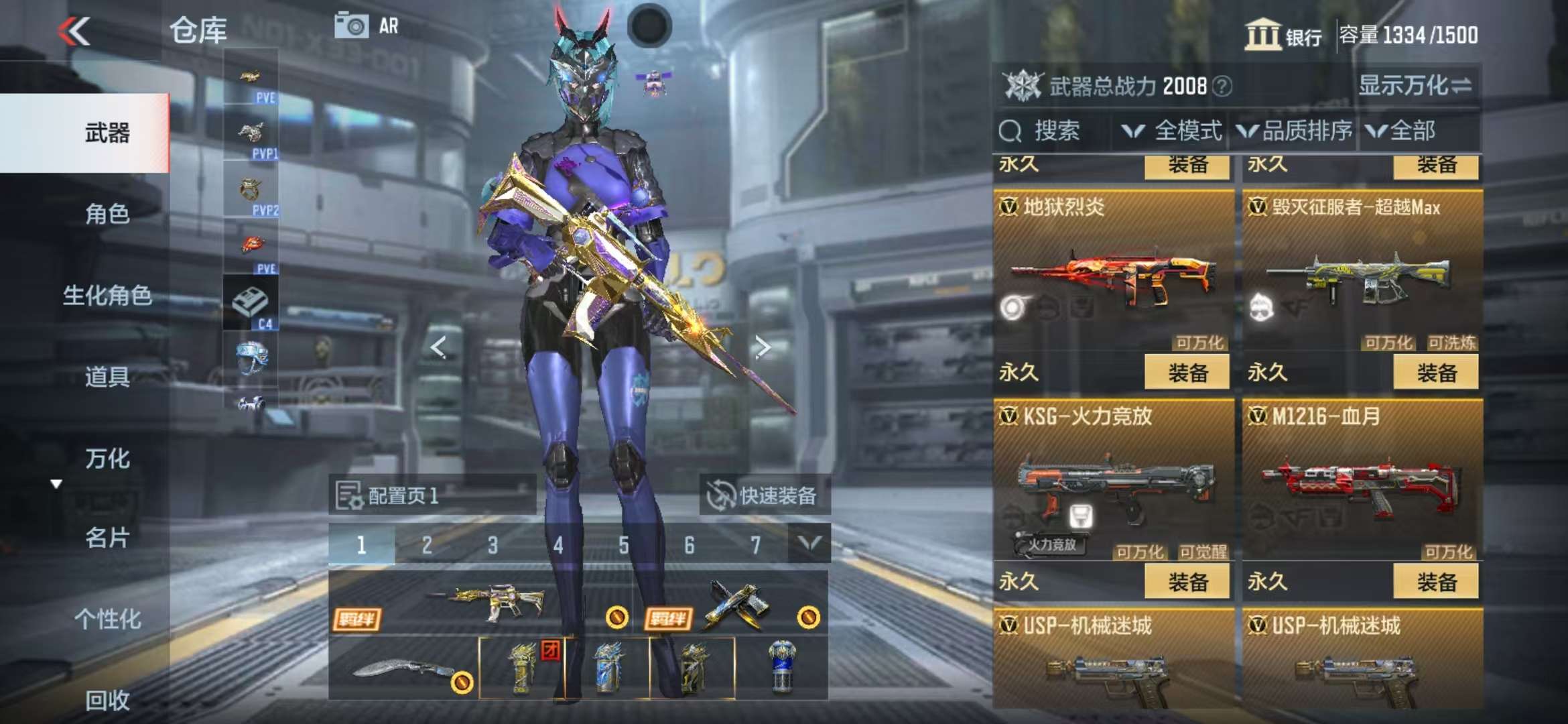Equip the 地狱烈炎 weapon
This screenshot has width=1568, height=724.
[1187, 373]
